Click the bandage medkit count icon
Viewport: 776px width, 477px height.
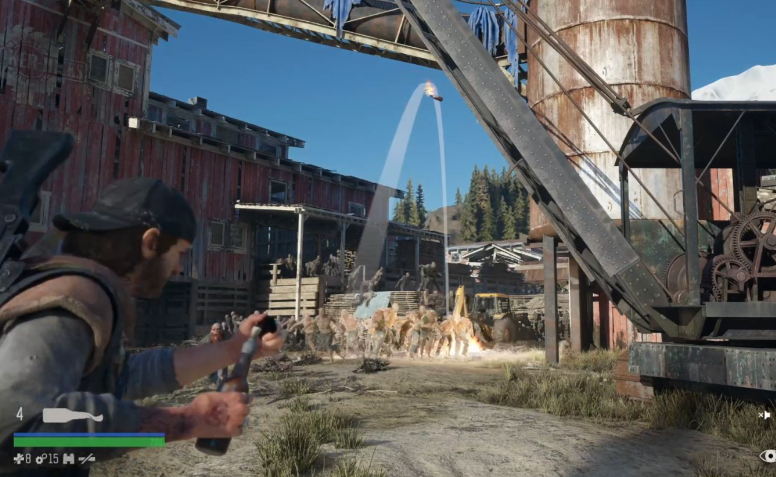click(x=18, y=459)
